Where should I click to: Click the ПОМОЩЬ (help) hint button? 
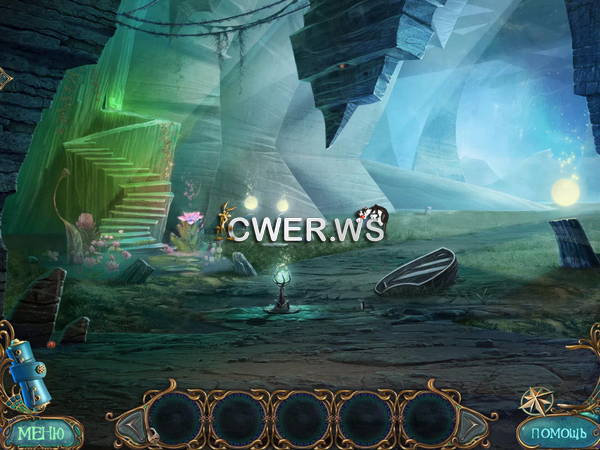[552, 433]
